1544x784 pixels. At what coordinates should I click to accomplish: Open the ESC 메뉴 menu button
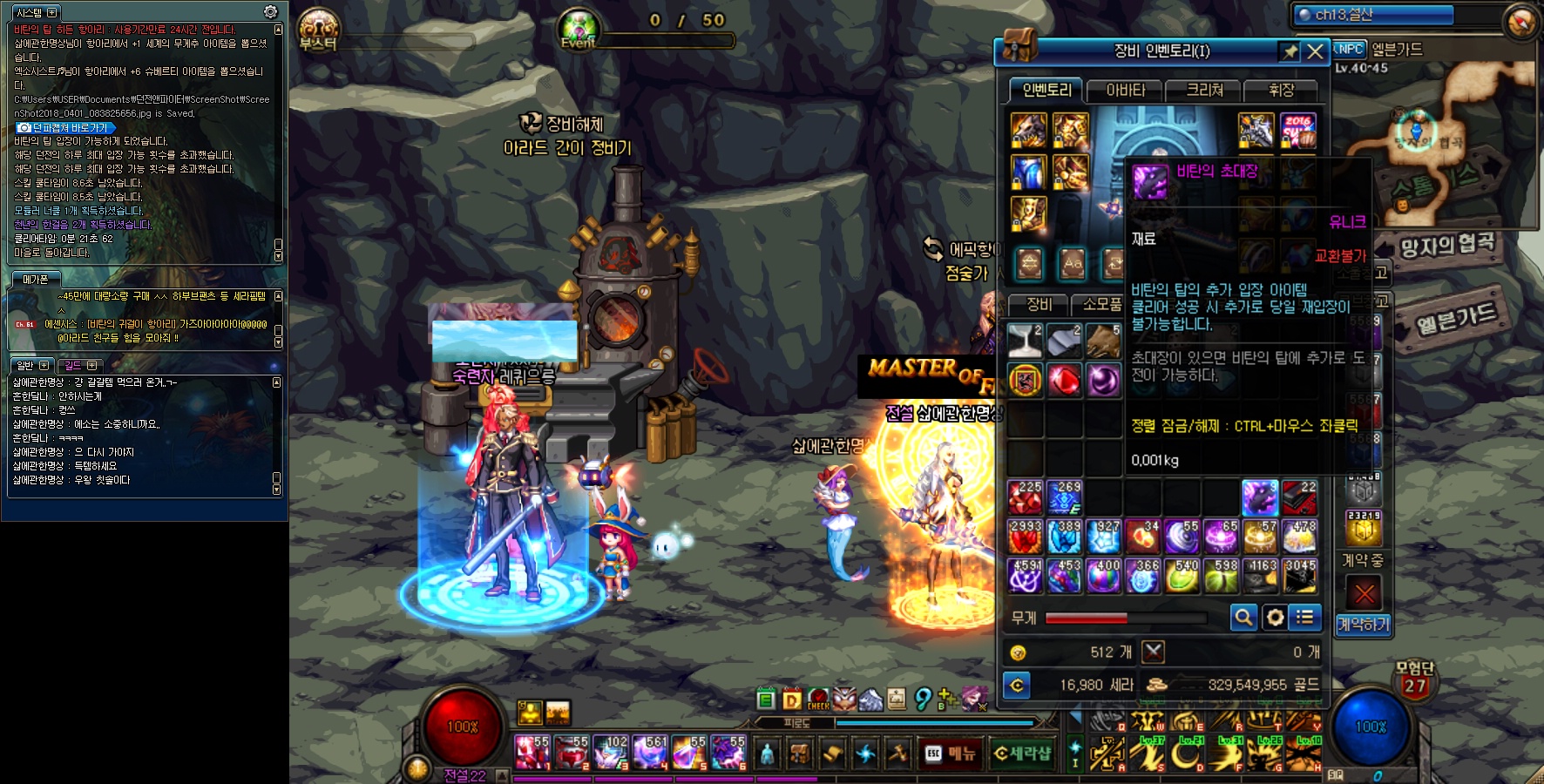951,753
